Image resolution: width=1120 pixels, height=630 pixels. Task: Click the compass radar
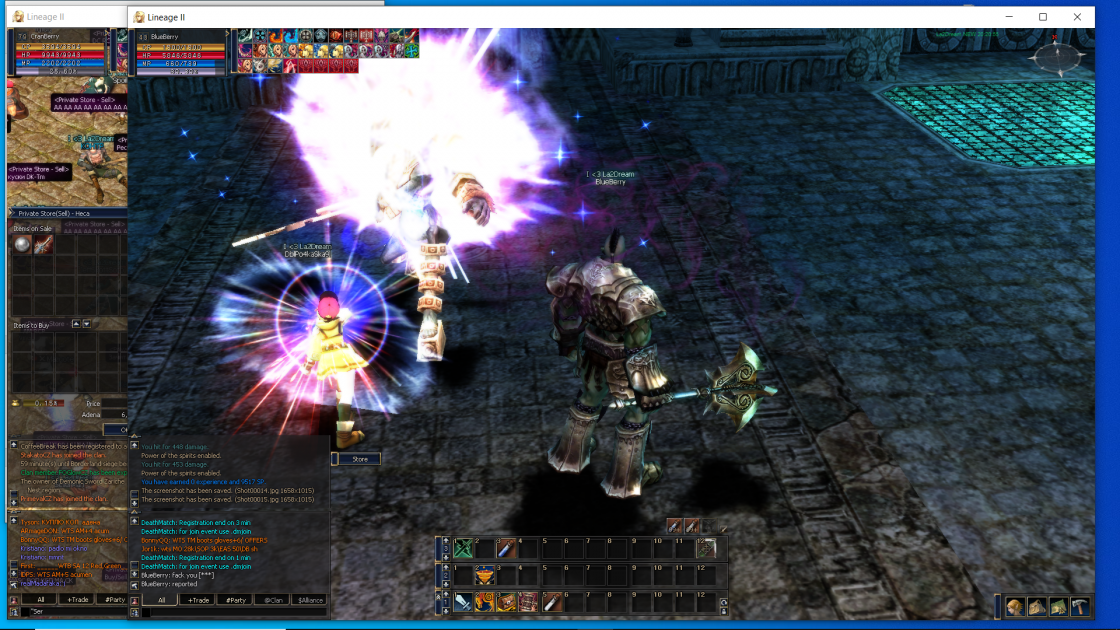1054,58
